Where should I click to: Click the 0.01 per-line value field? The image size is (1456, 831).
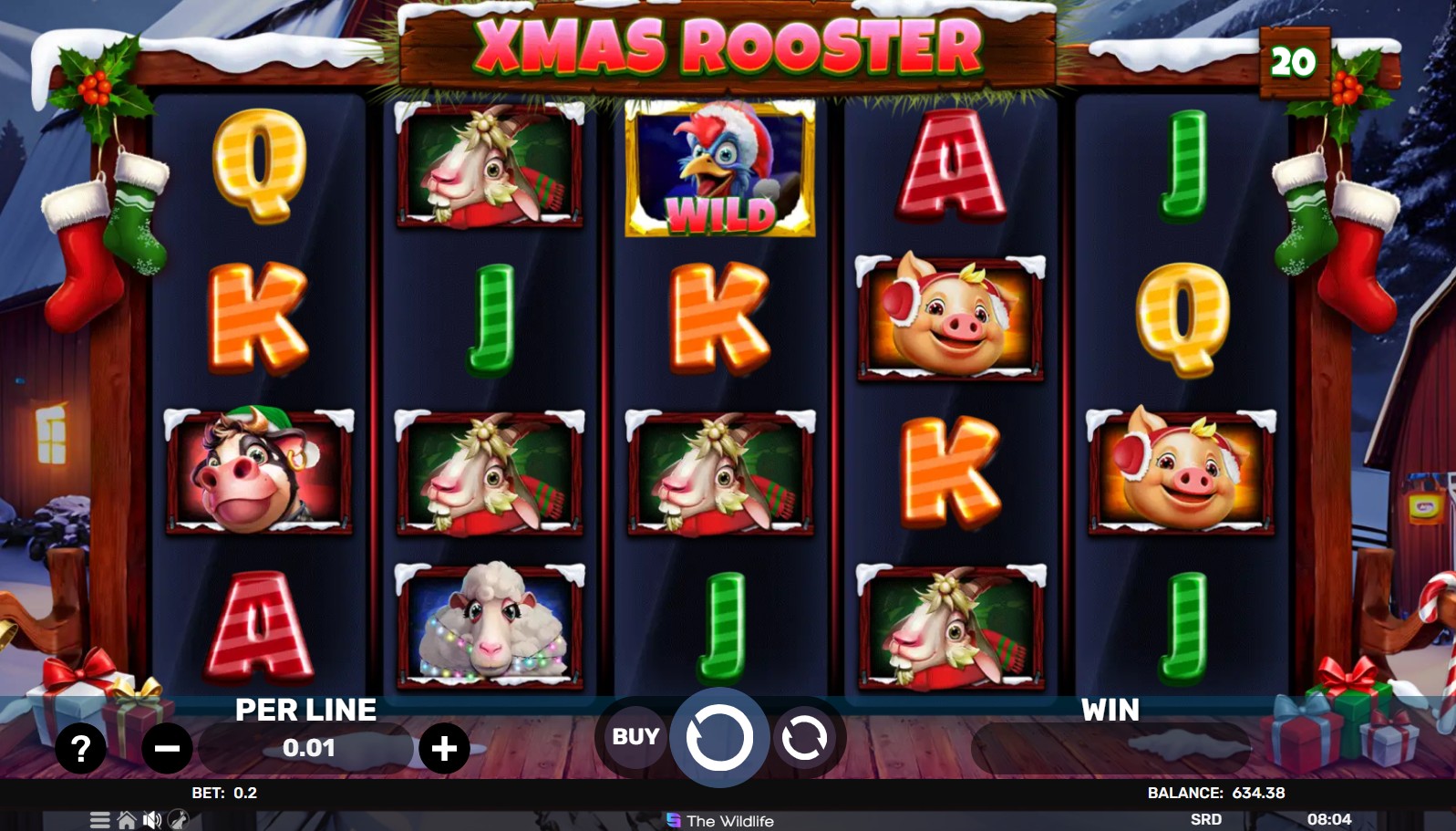(x=308, y=748)
